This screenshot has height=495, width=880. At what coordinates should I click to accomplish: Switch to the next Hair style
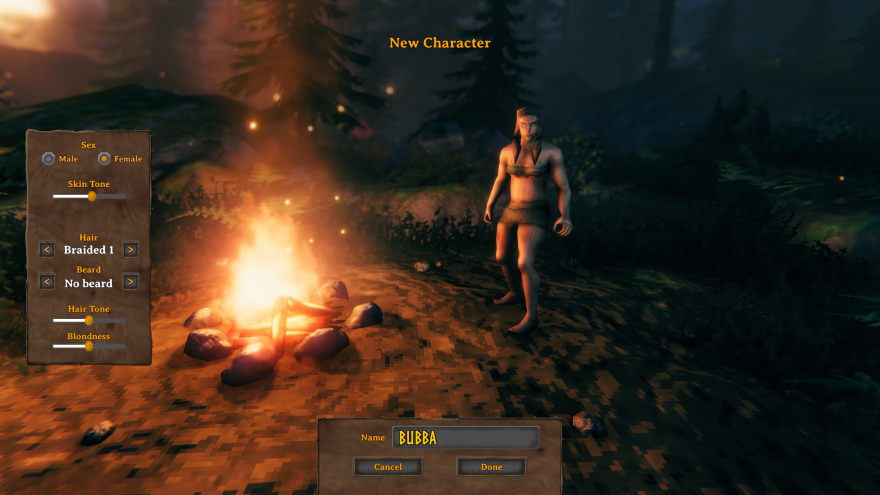(x=130, y=250)
